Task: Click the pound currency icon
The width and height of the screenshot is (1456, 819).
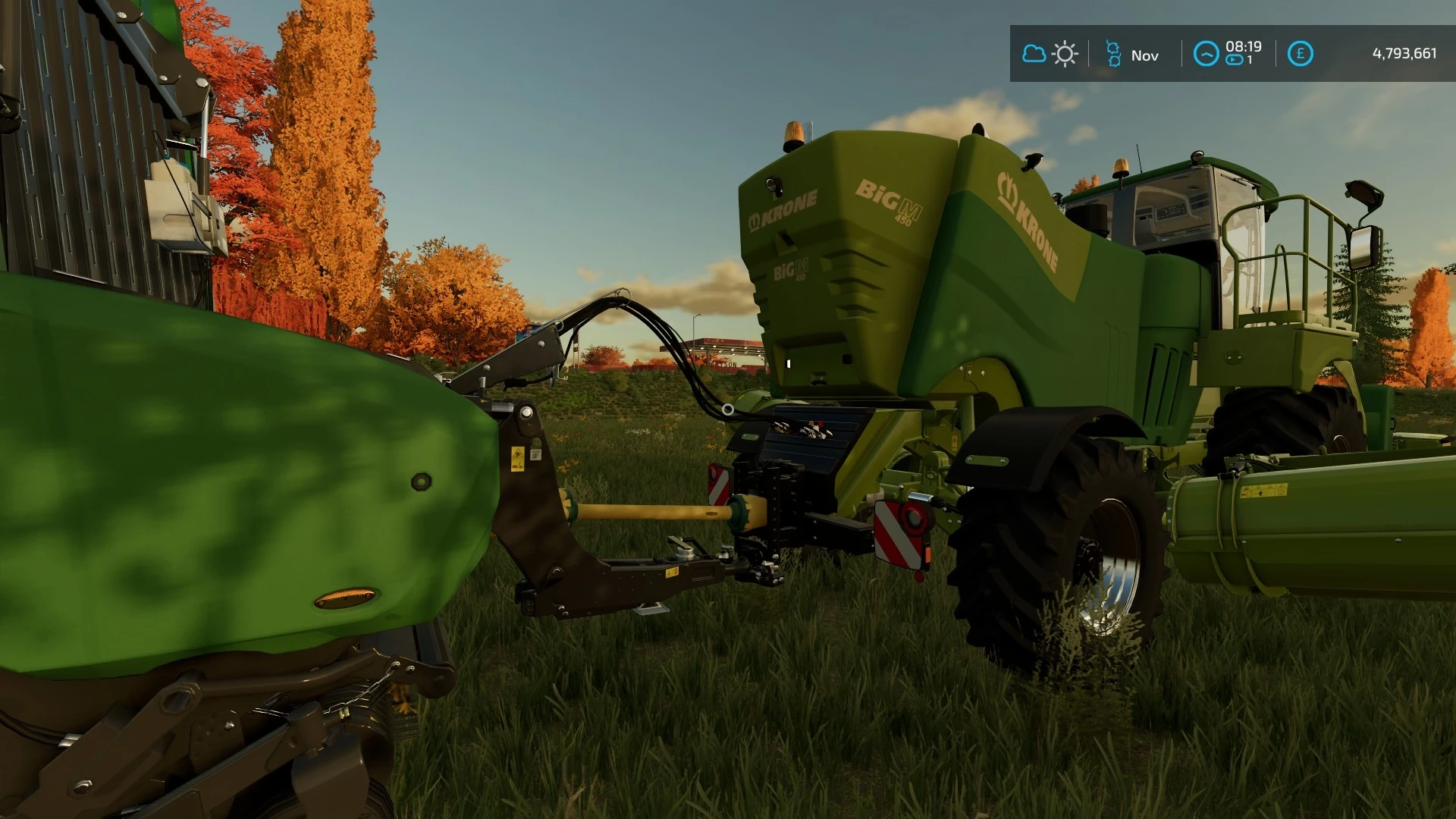Action: click(x=1300, y=54)
